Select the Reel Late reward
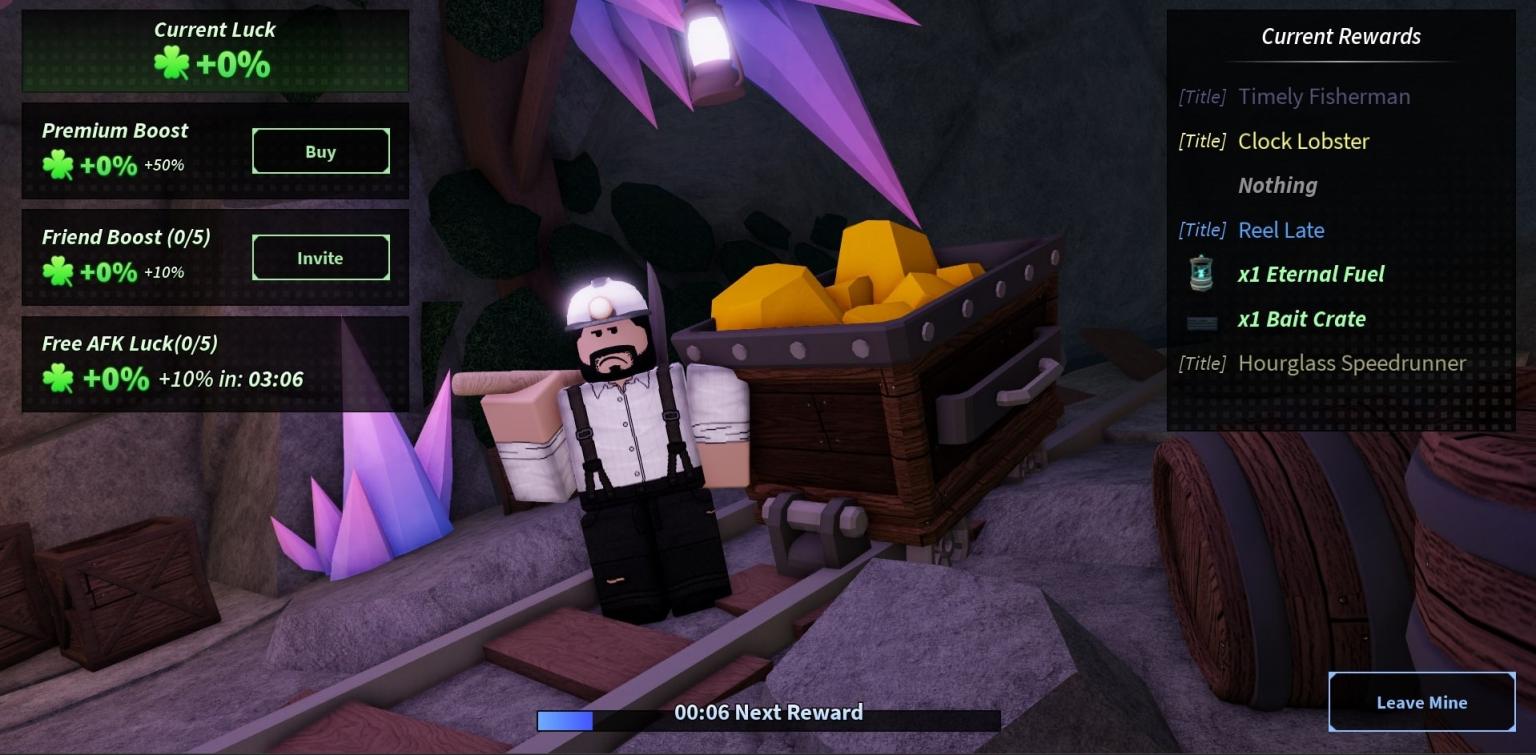 tap(1281, 230)
